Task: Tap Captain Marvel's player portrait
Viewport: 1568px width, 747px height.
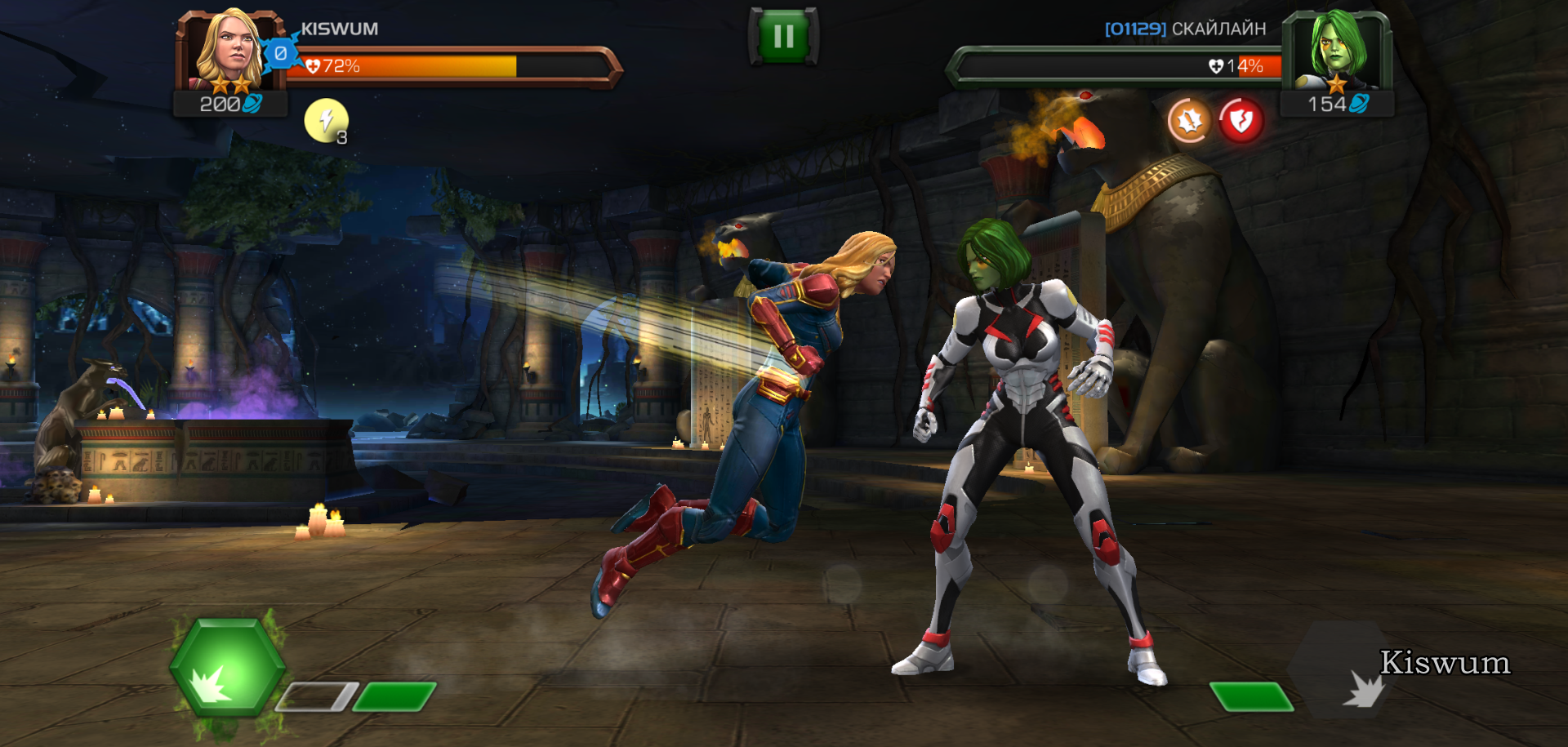Action: coord(229,51)
